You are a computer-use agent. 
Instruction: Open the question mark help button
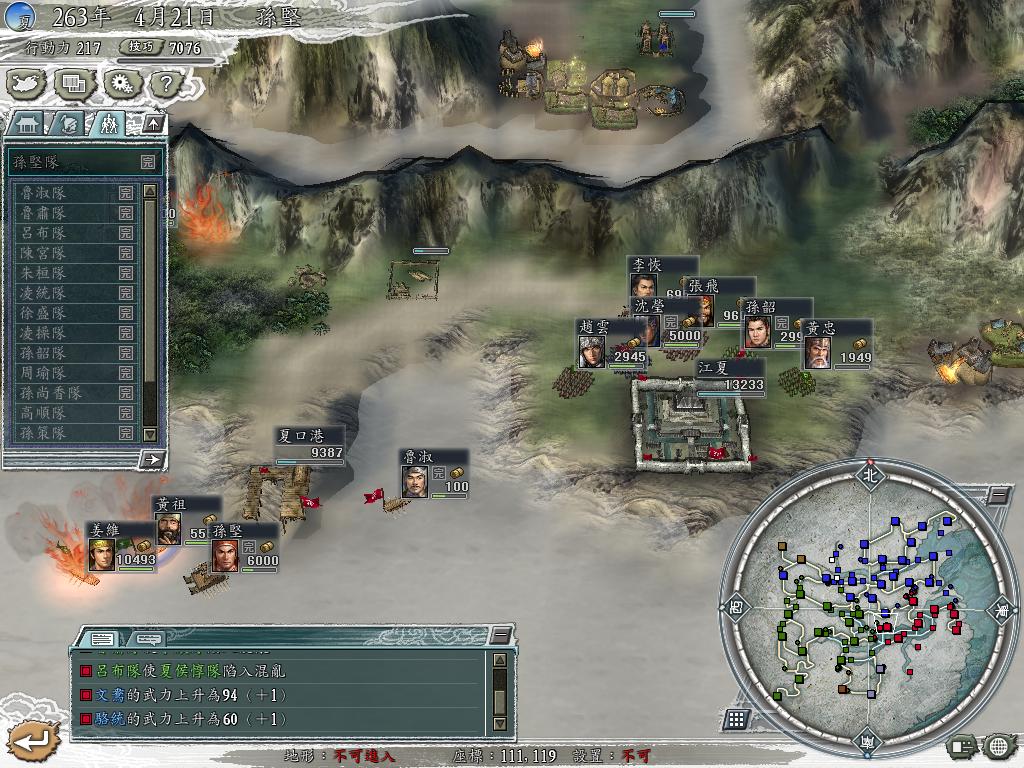(x=165, y=84)
